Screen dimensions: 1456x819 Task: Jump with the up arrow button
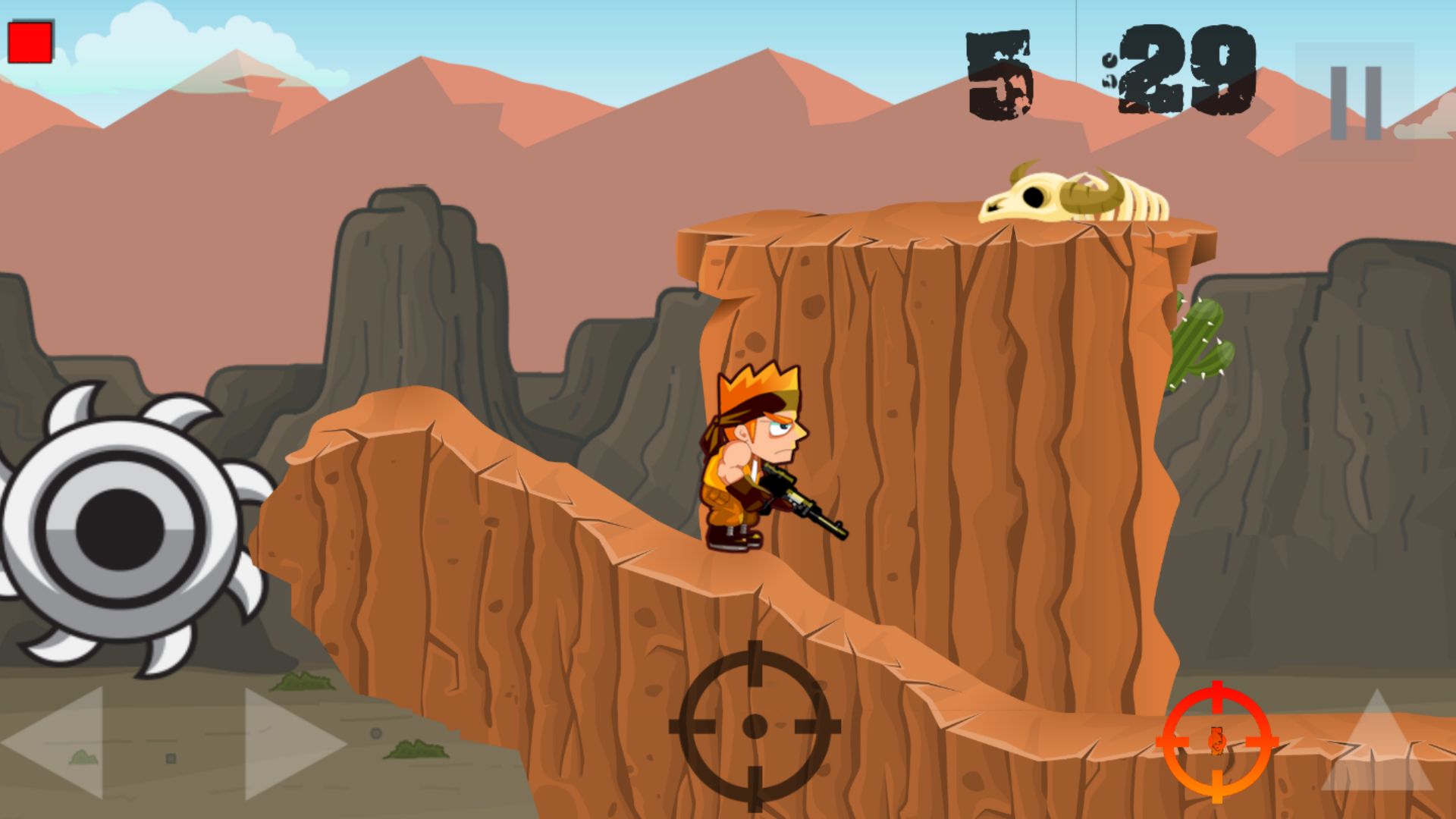(1376, 743)
